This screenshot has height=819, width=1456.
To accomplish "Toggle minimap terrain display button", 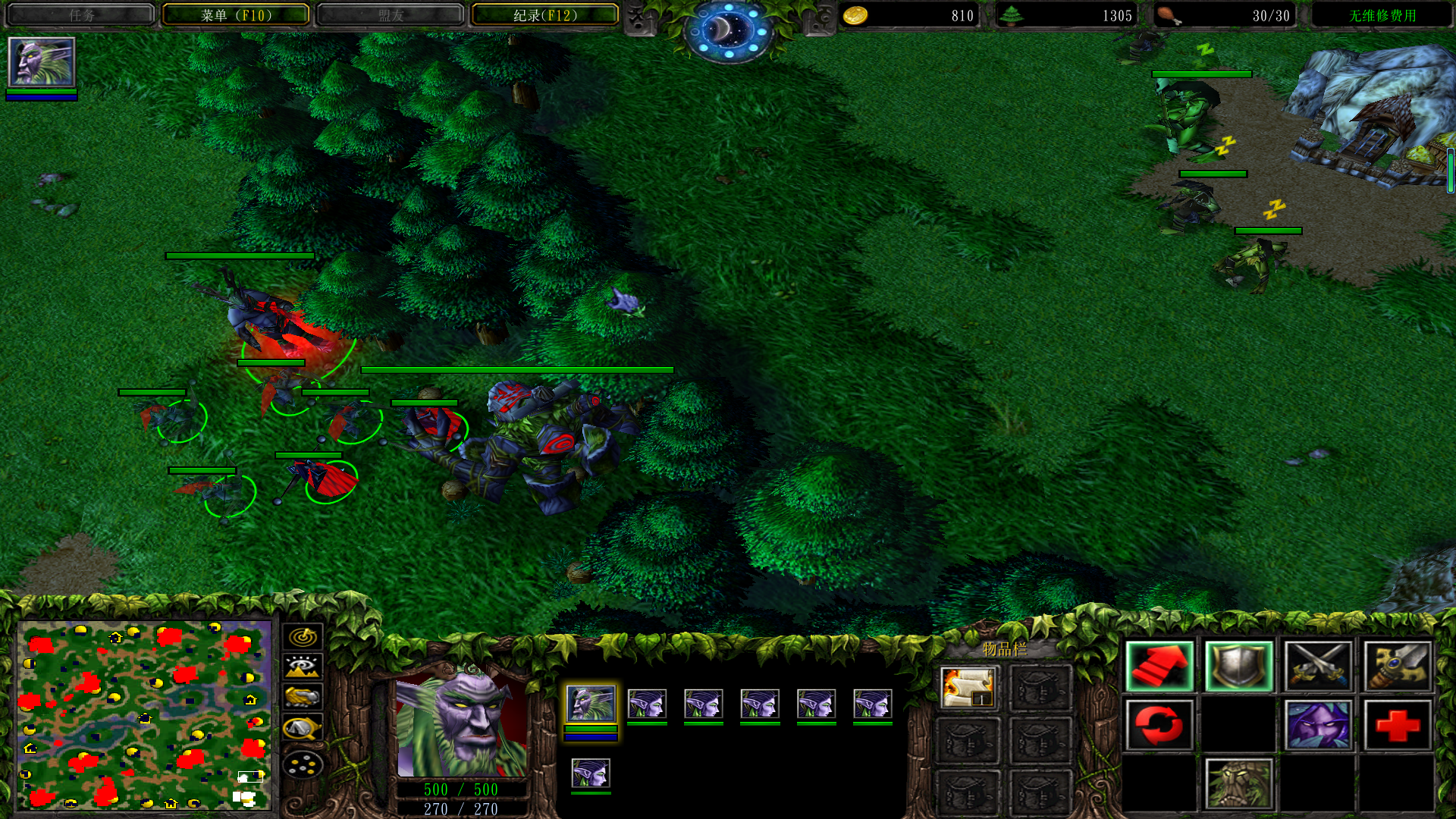I will [x=303, y=667].
